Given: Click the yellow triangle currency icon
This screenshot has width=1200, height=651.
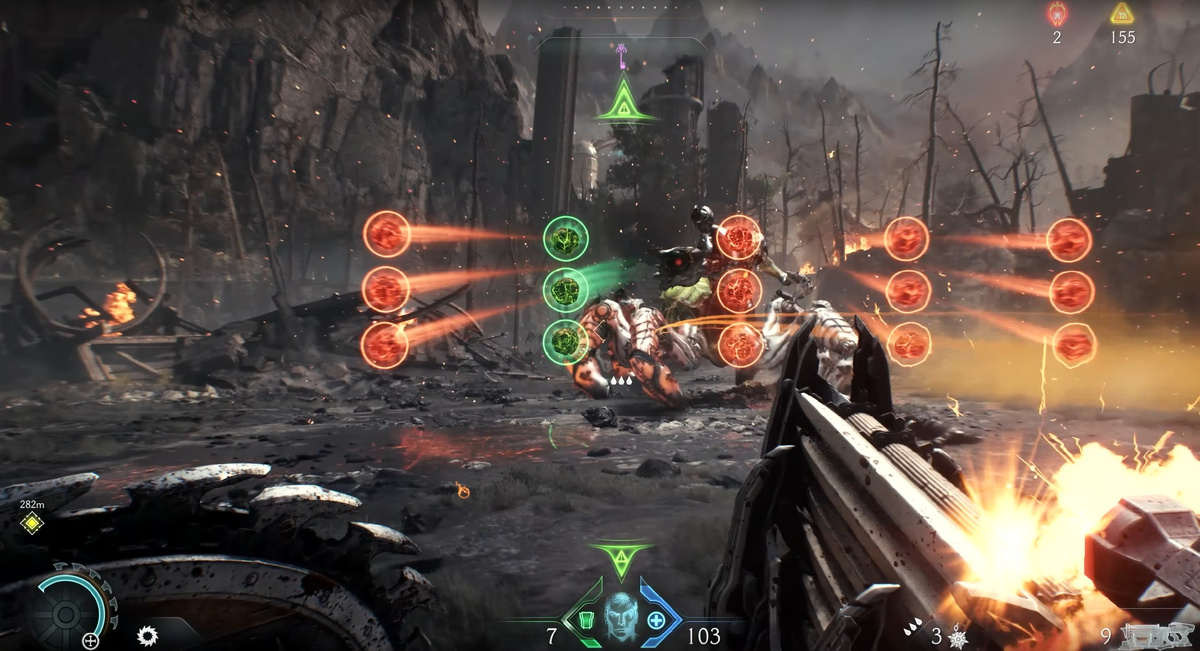Looking at the screenshot, I should (1123, 14).
